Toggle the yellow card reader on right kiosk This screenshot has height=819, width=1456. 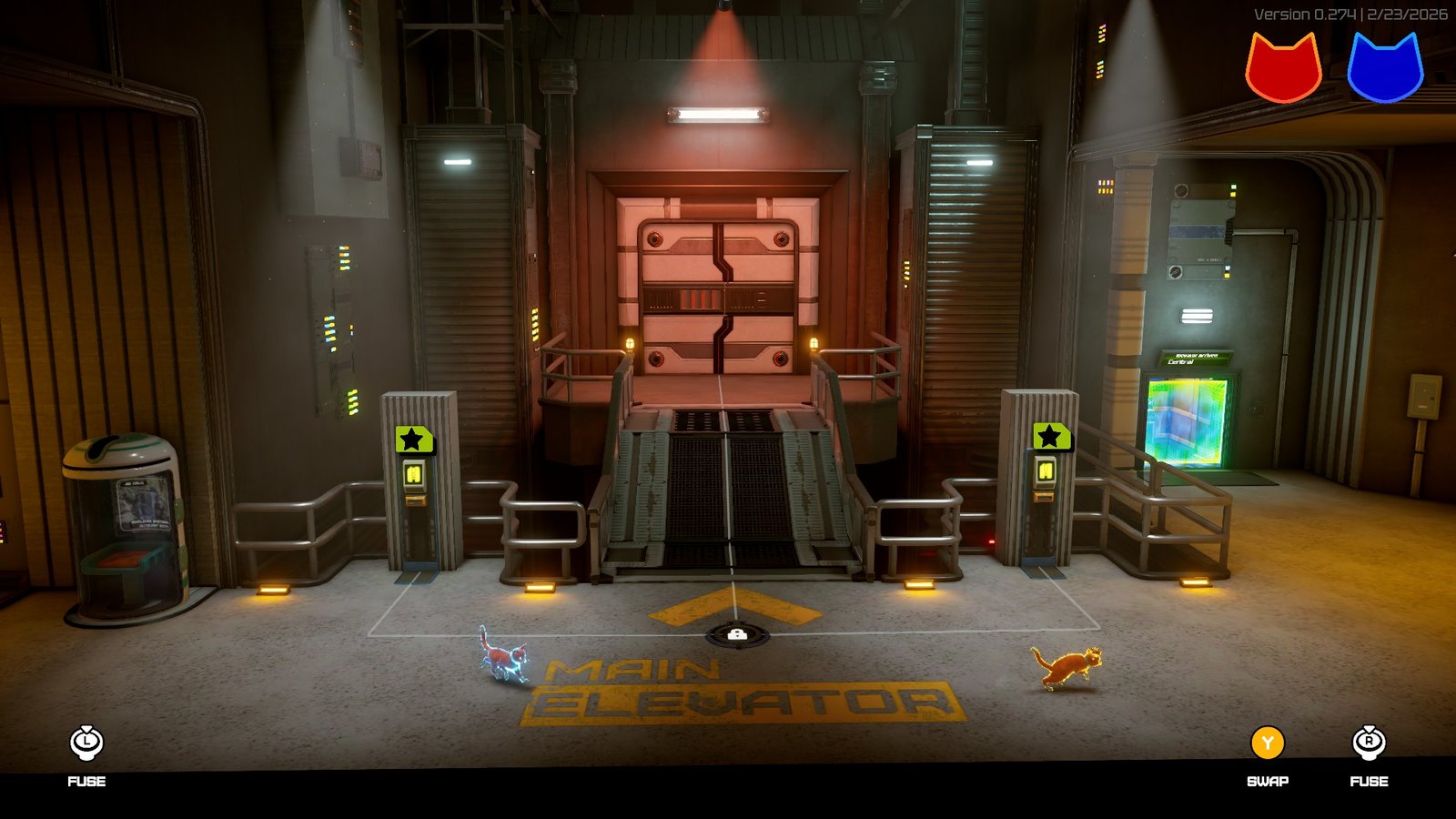pyautogui.click(x=1045, y=470)
